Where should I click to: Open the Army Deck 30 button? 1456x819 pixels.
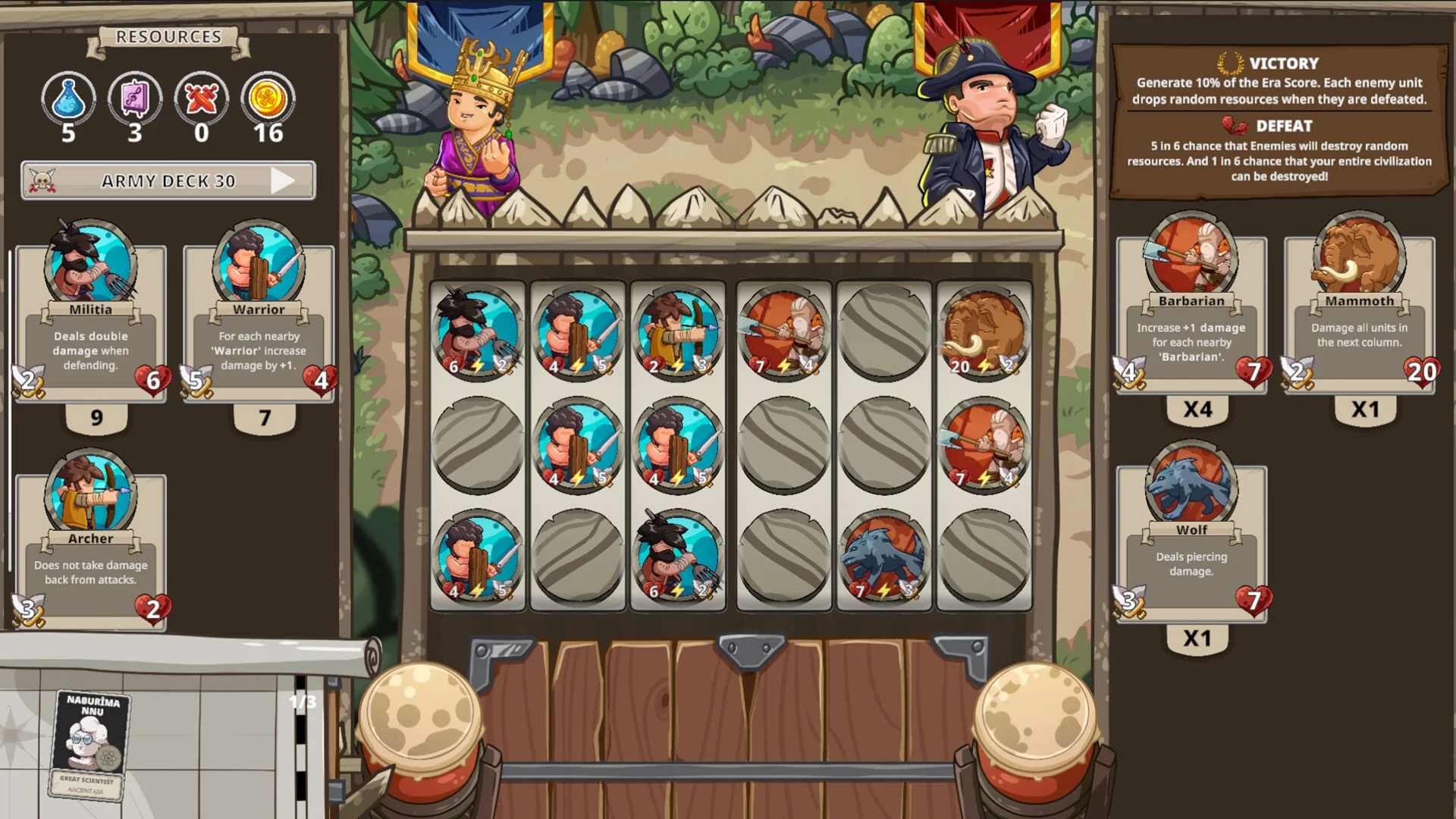[x=168, y=180]
